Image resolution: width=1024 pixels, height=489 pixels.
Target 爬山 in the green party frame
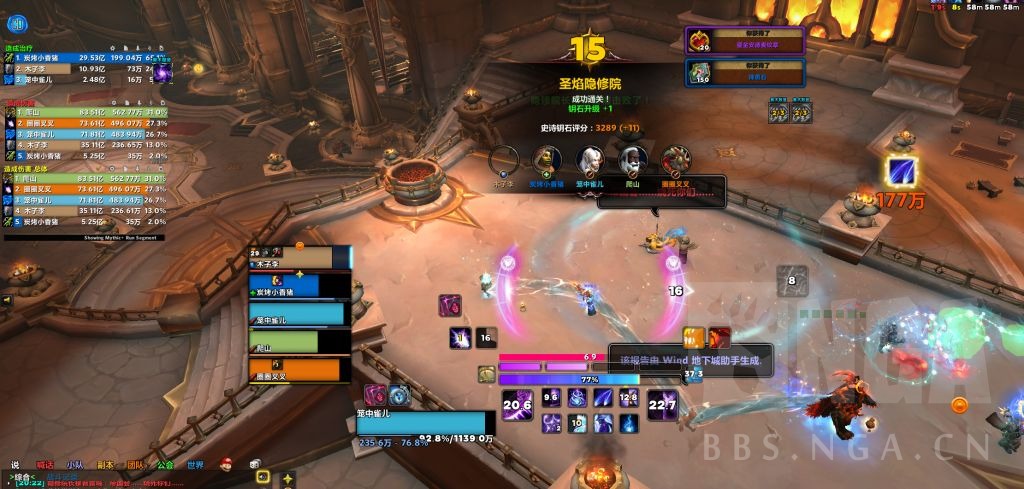pyautogui.click(x=291, y=343)
